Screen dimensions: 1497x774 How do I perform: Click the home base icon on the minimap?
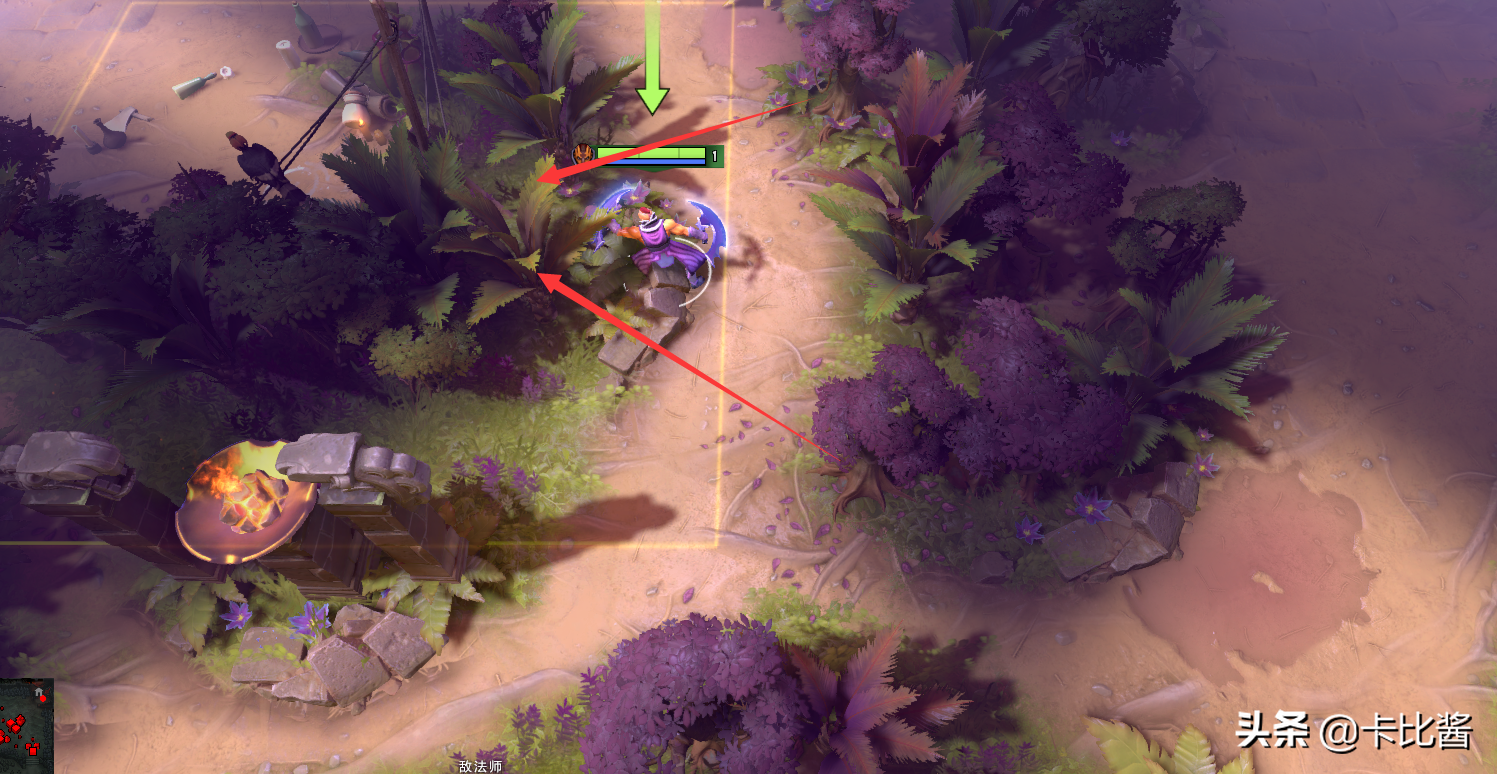point(38,692)
